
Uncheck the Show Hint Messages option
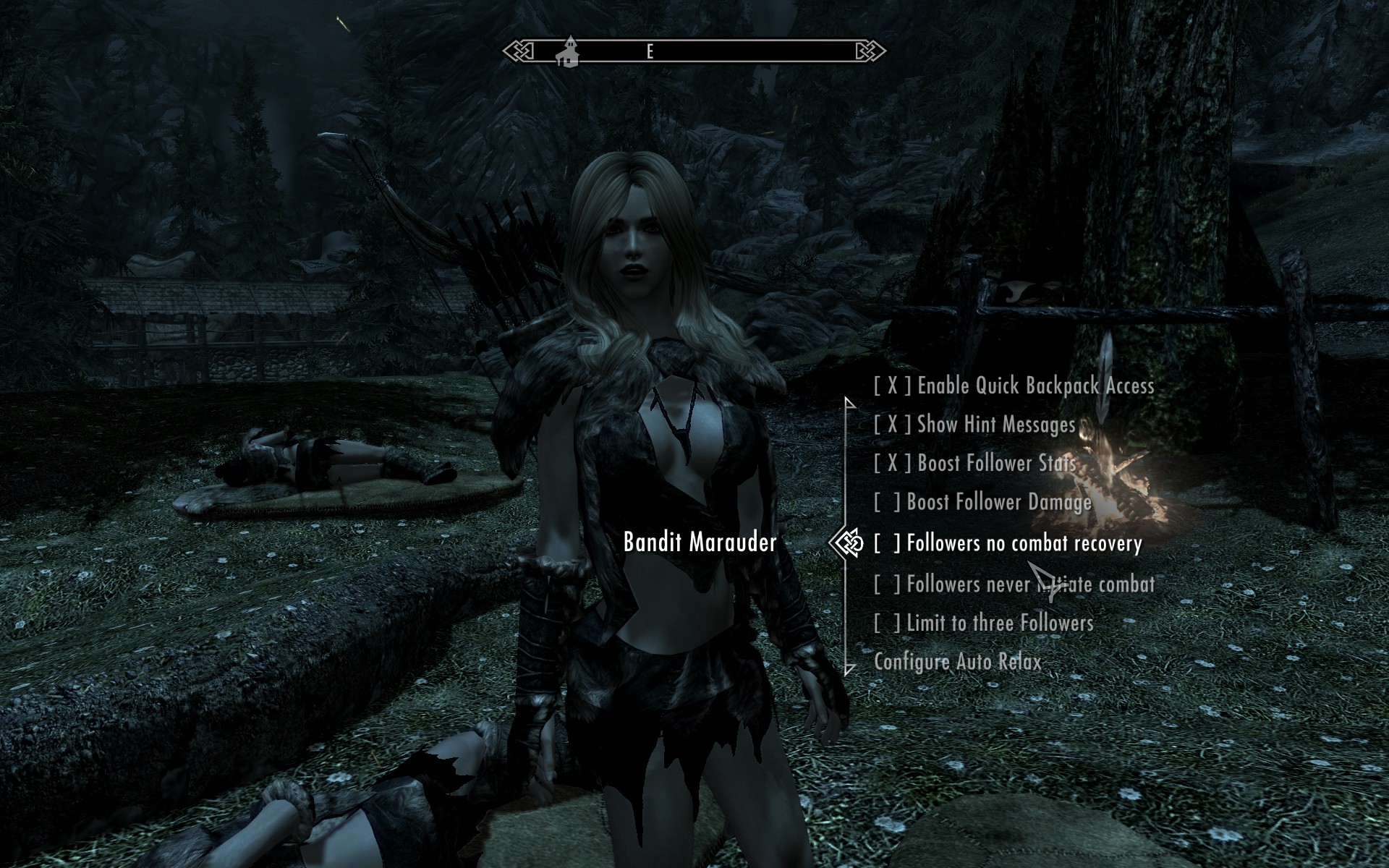coord(974,425)
